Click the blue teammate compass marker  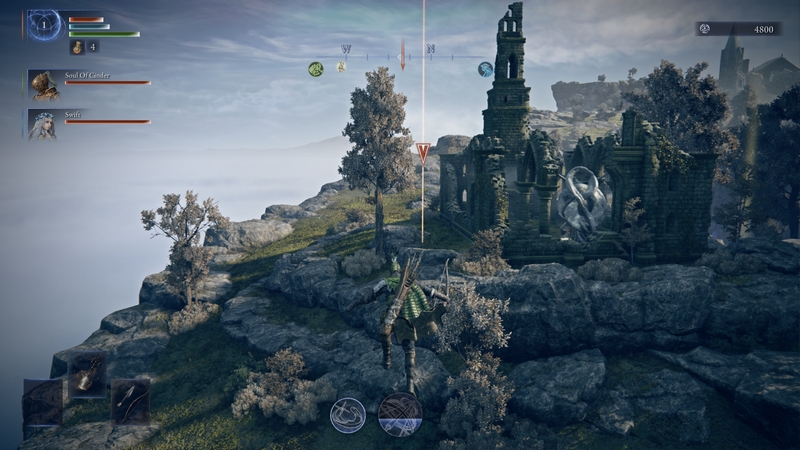coord(485,69)
